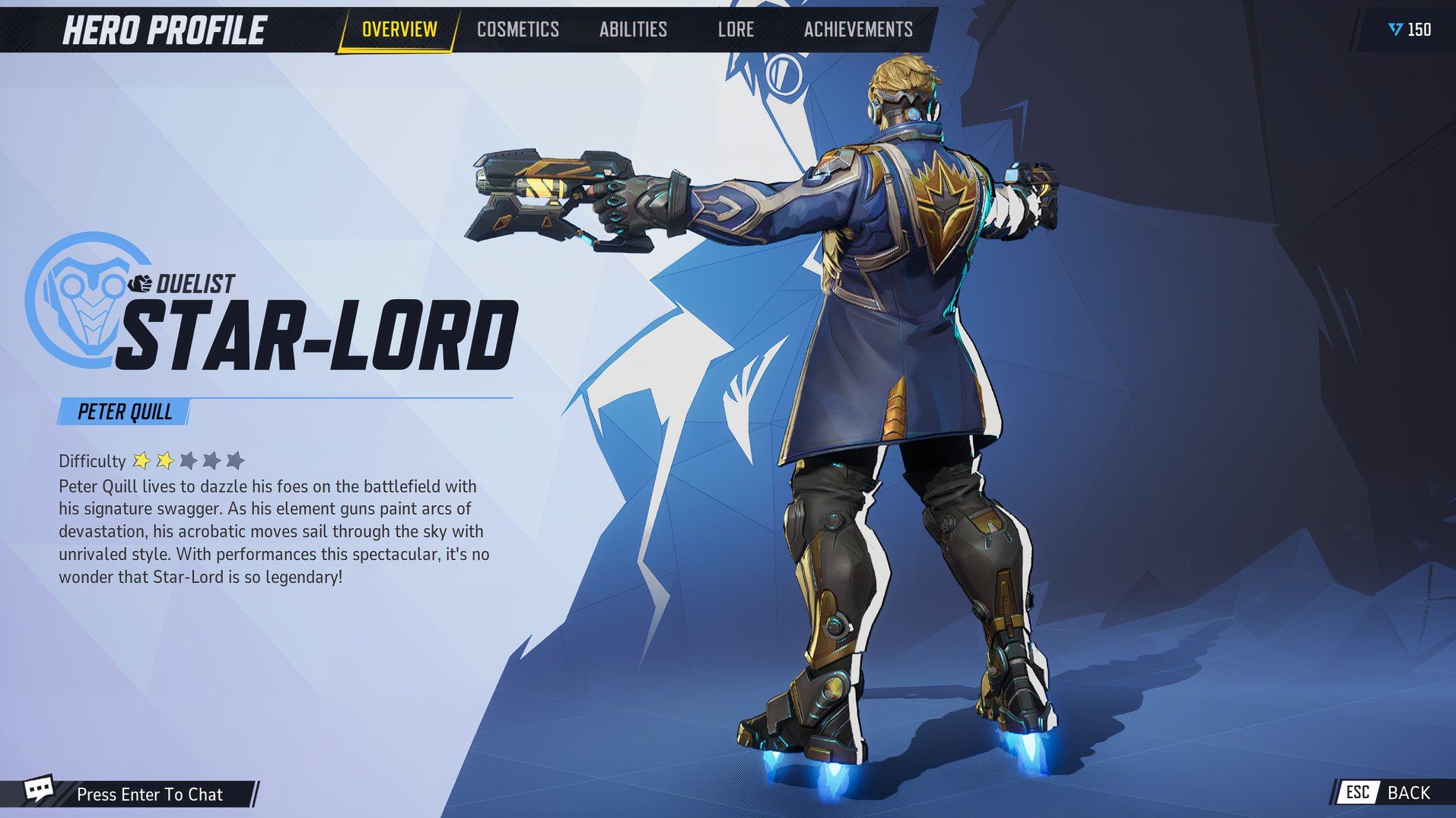This screenshot has height=818, width=1456.
Task: Show the Lore tab
Action: pyautogui.click(x=736, y=30)
